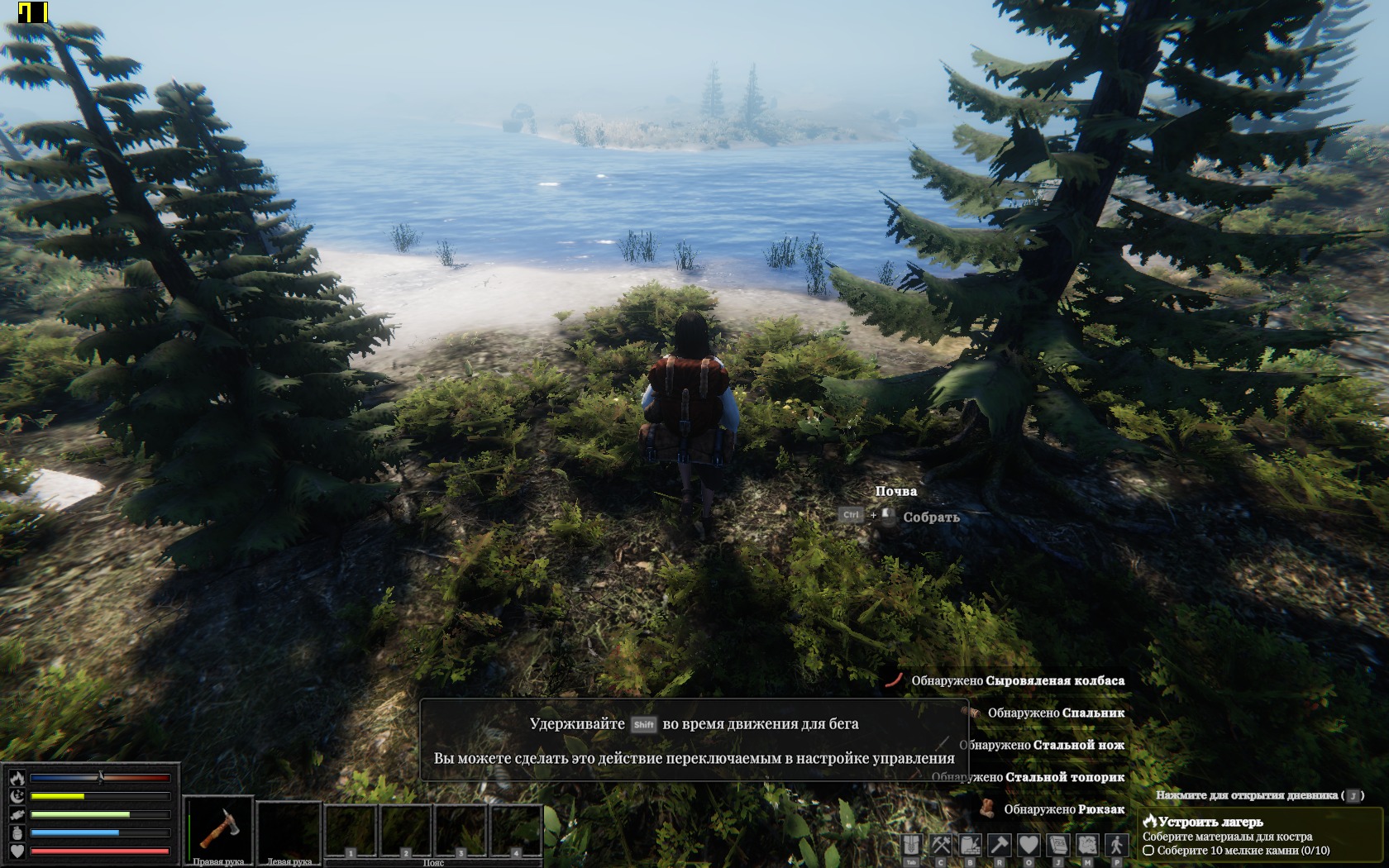Screen dimensions: 1389x868
Task: Click the walking person icon
Action: click(x=1117, y=845)
